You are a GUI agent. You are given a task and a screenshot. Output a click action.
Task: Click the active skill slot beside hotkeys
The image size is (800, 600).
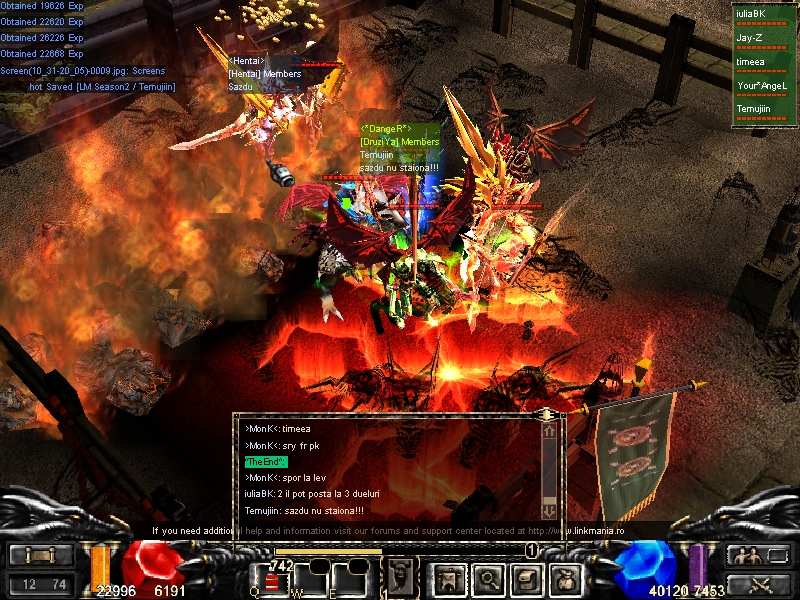point(402,577)
